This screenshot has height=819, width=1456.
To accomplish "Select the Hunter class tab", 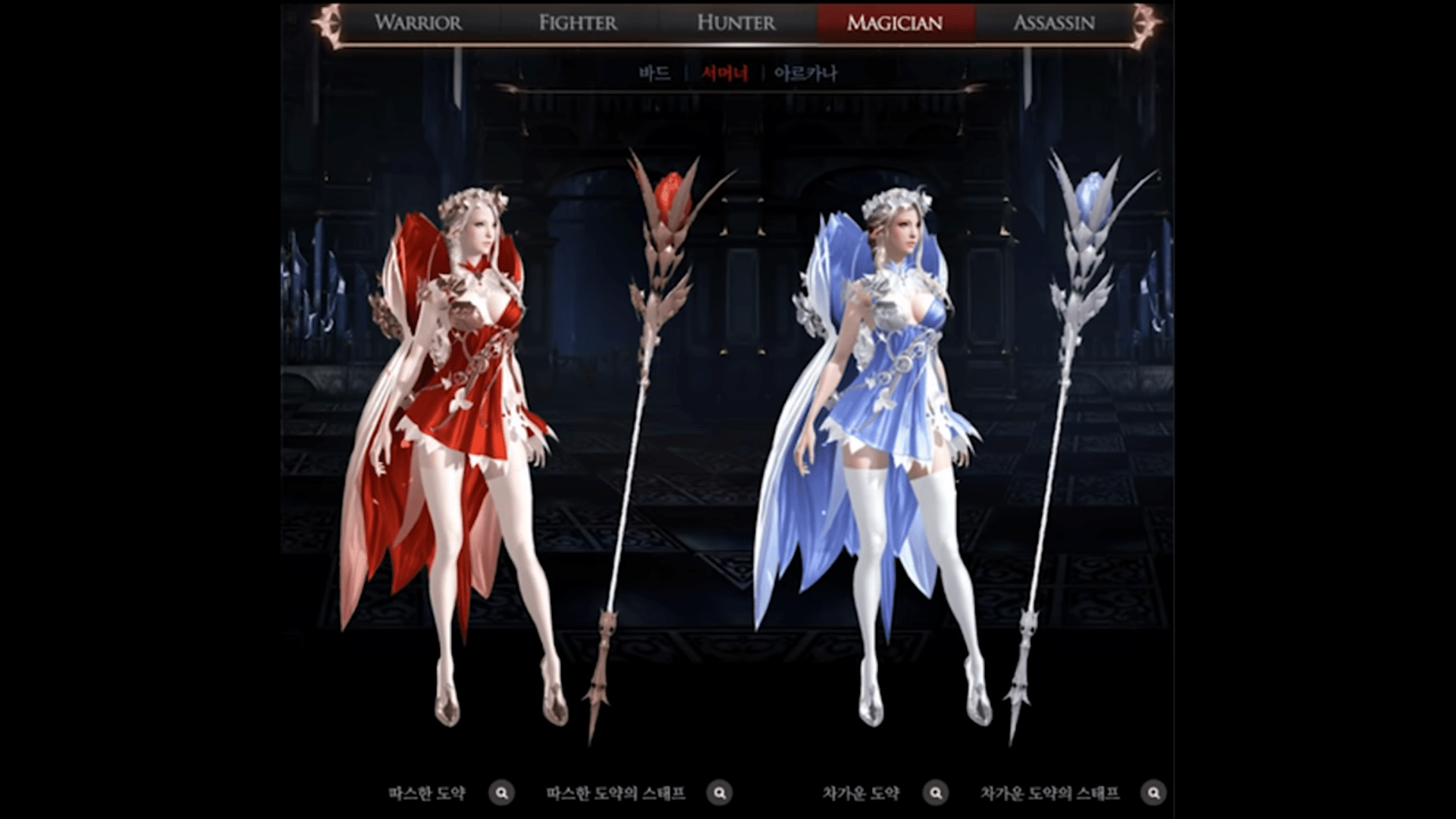I will (736, 23).
